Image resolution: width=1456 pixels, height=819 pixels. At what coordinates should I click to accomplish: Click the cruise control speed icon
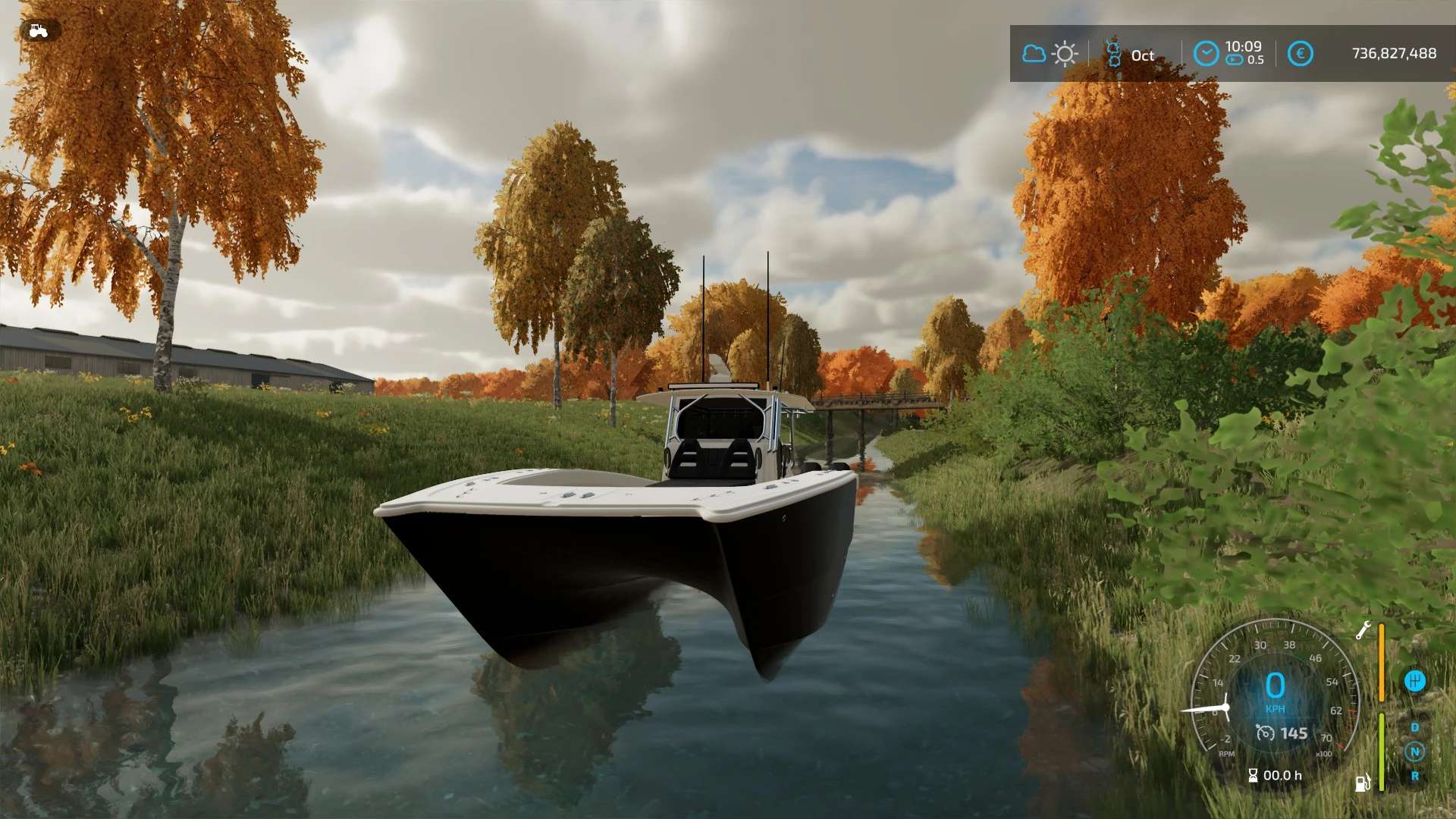[1265, 733]
